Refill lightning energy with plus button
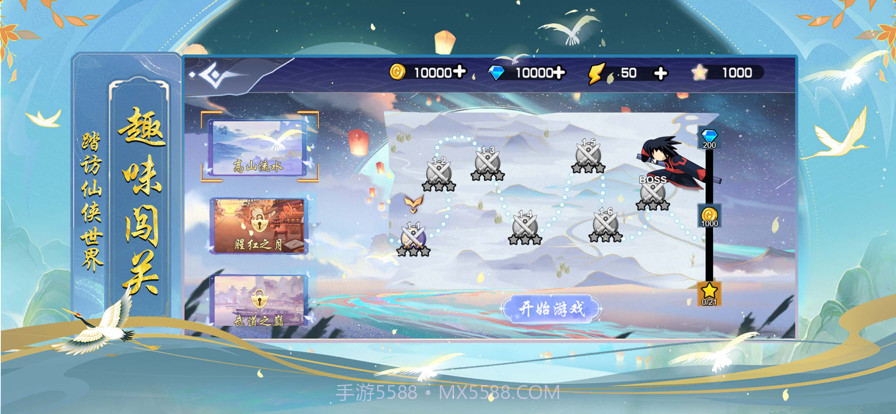Viewport: 896px width, 414px height. [x=660, y=72]
